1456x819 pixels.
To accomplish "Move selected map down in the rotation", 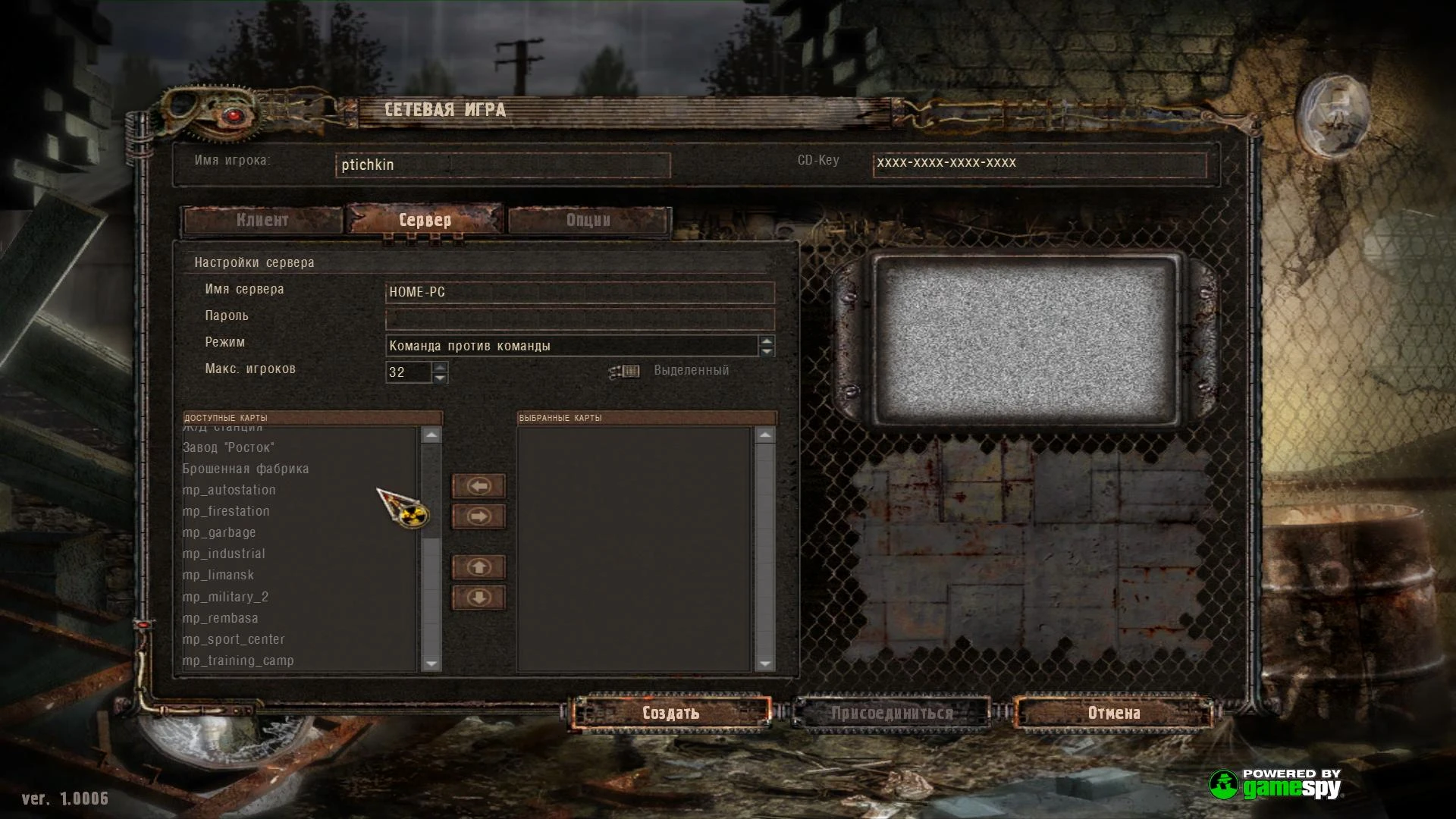I will tap(477, 598).
